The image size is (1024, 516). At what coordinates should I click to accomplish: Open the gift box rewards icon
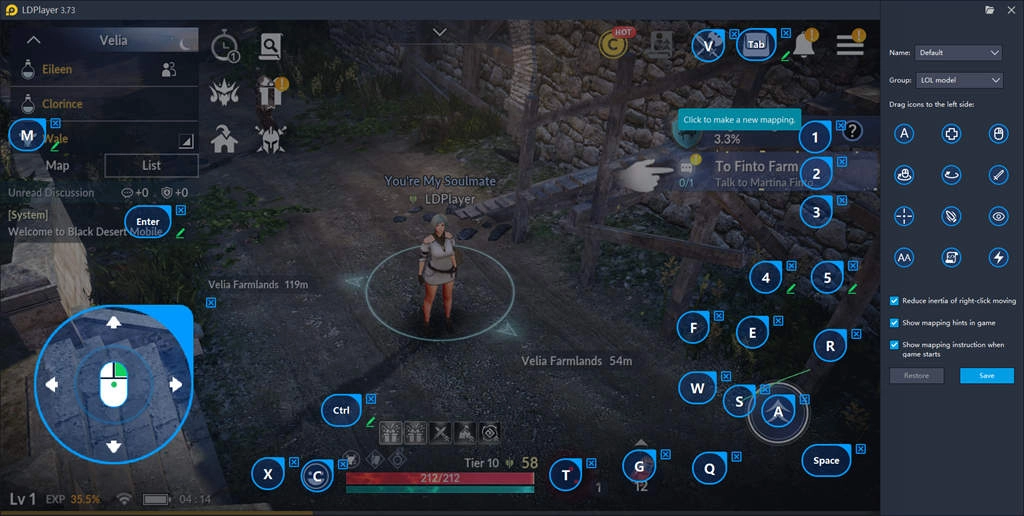pyautogui.click(x=270, y=91)
